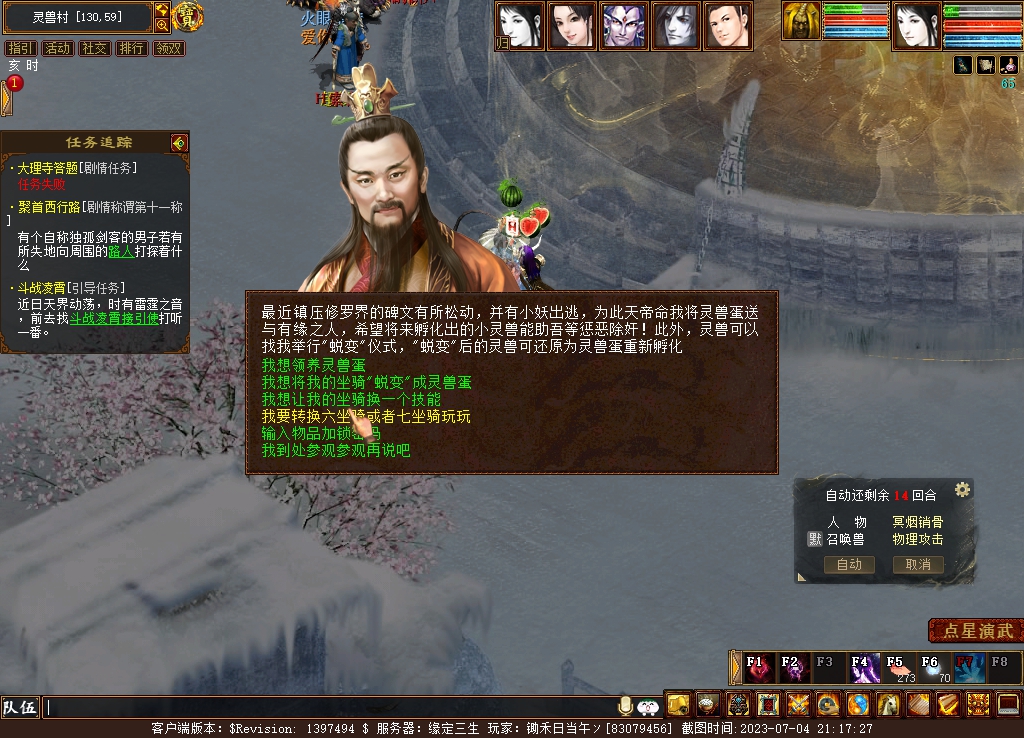
Task: Open the 社交 social menu
Action: [x=95, y=48]
